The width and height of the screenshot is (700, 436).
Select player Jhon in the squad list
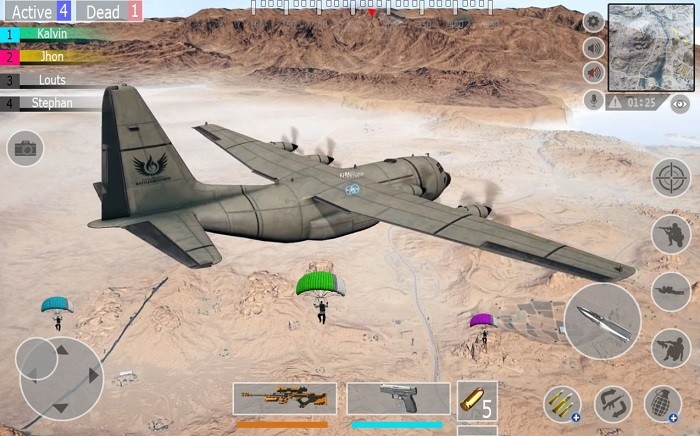point(52,57)
